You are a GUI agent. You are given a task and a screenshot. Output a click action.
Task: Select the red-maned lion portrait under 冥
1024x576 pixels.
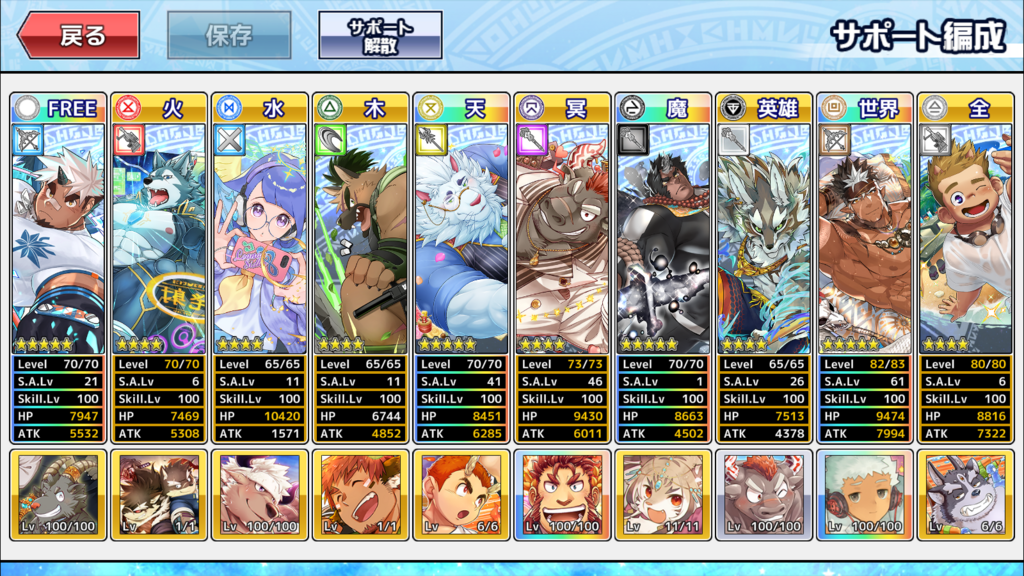pos(562,493)
